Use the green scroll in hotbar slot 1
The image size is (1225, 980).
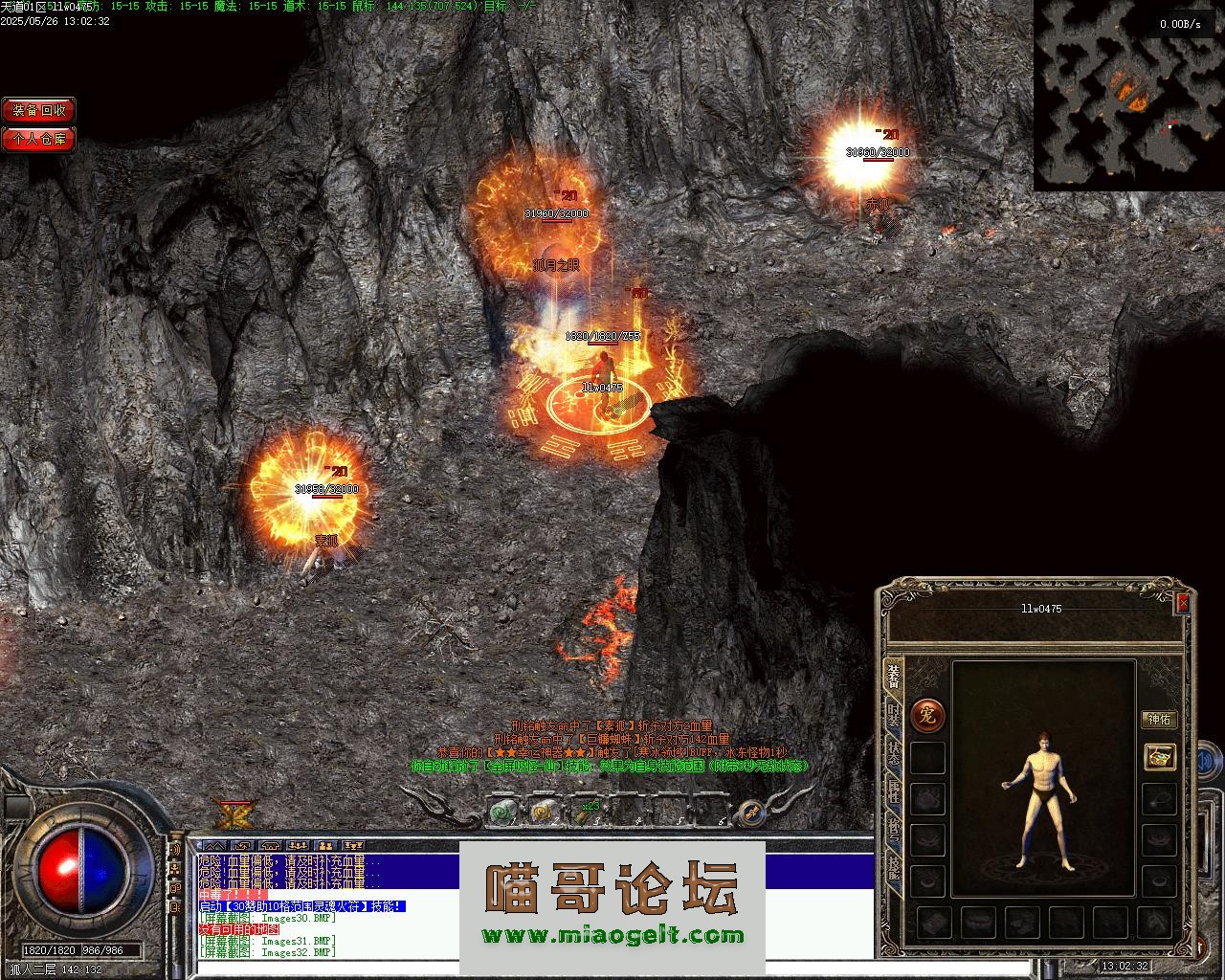click(x=501, y=813)
